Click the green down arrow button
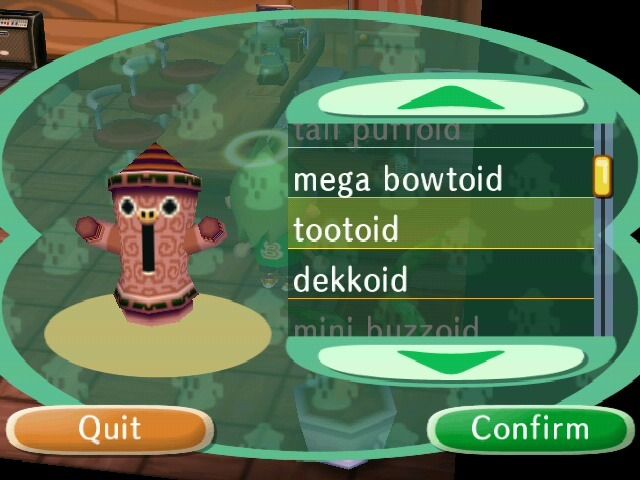The image size is (640, 480). [450, 358]
